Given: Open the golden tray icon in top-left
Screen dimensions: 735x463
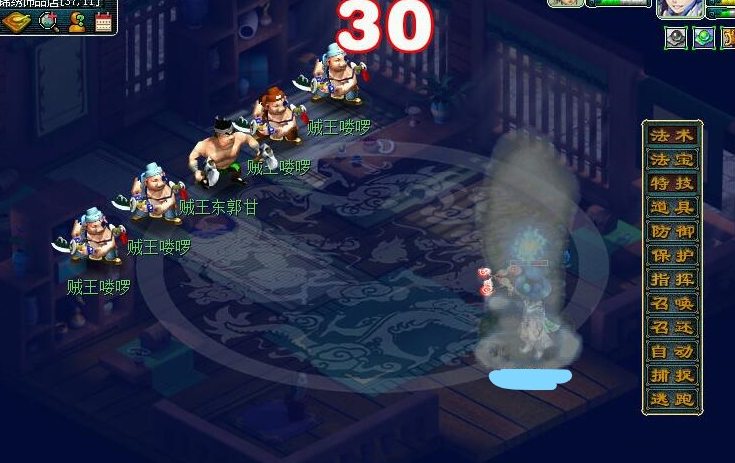Looking at the screenshot, I should click(x=16, y=21).
